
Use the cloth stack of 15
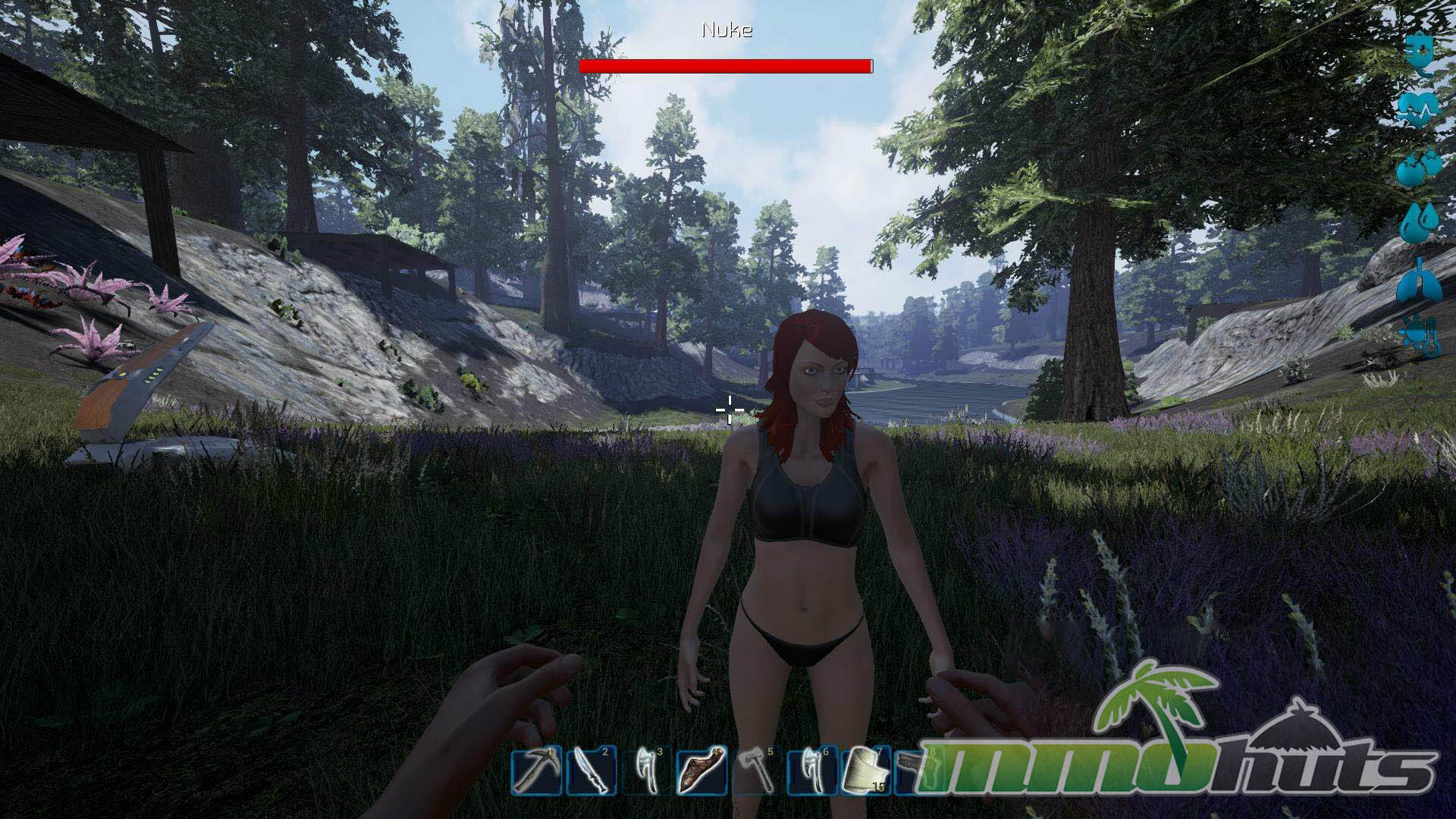point(866,771)
